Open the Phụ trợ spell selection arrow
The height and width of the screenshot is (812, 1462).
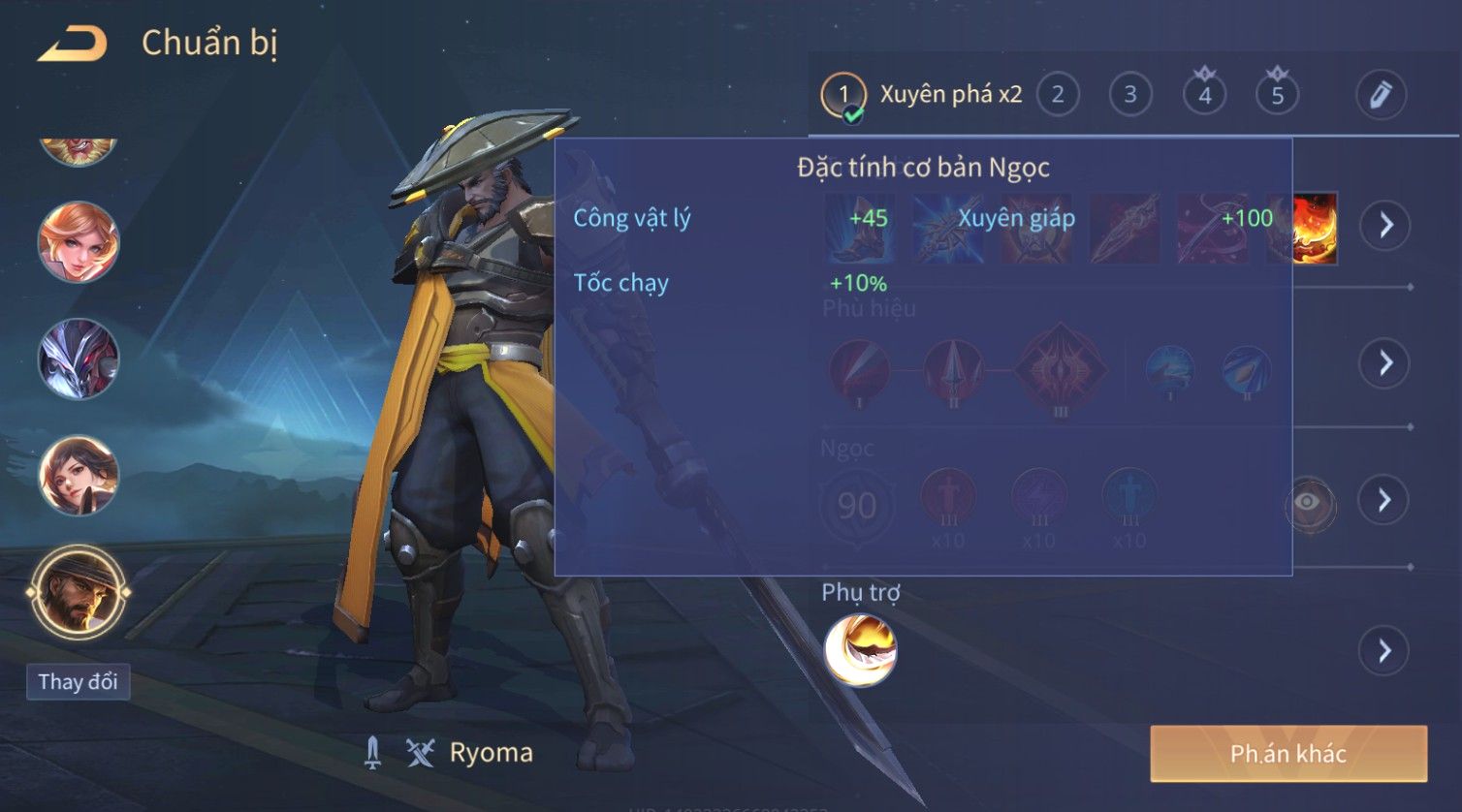point(1385,650)
